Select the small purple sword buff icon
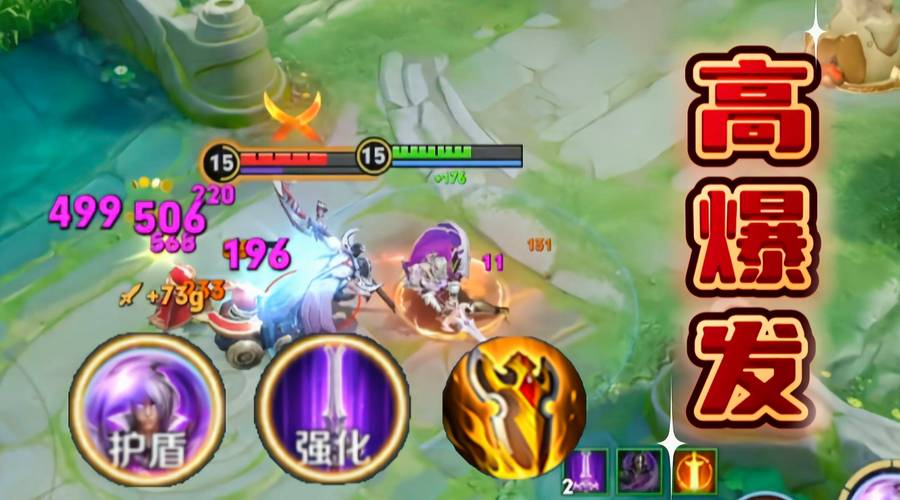The image size is (900, 500). coord(587,469)
